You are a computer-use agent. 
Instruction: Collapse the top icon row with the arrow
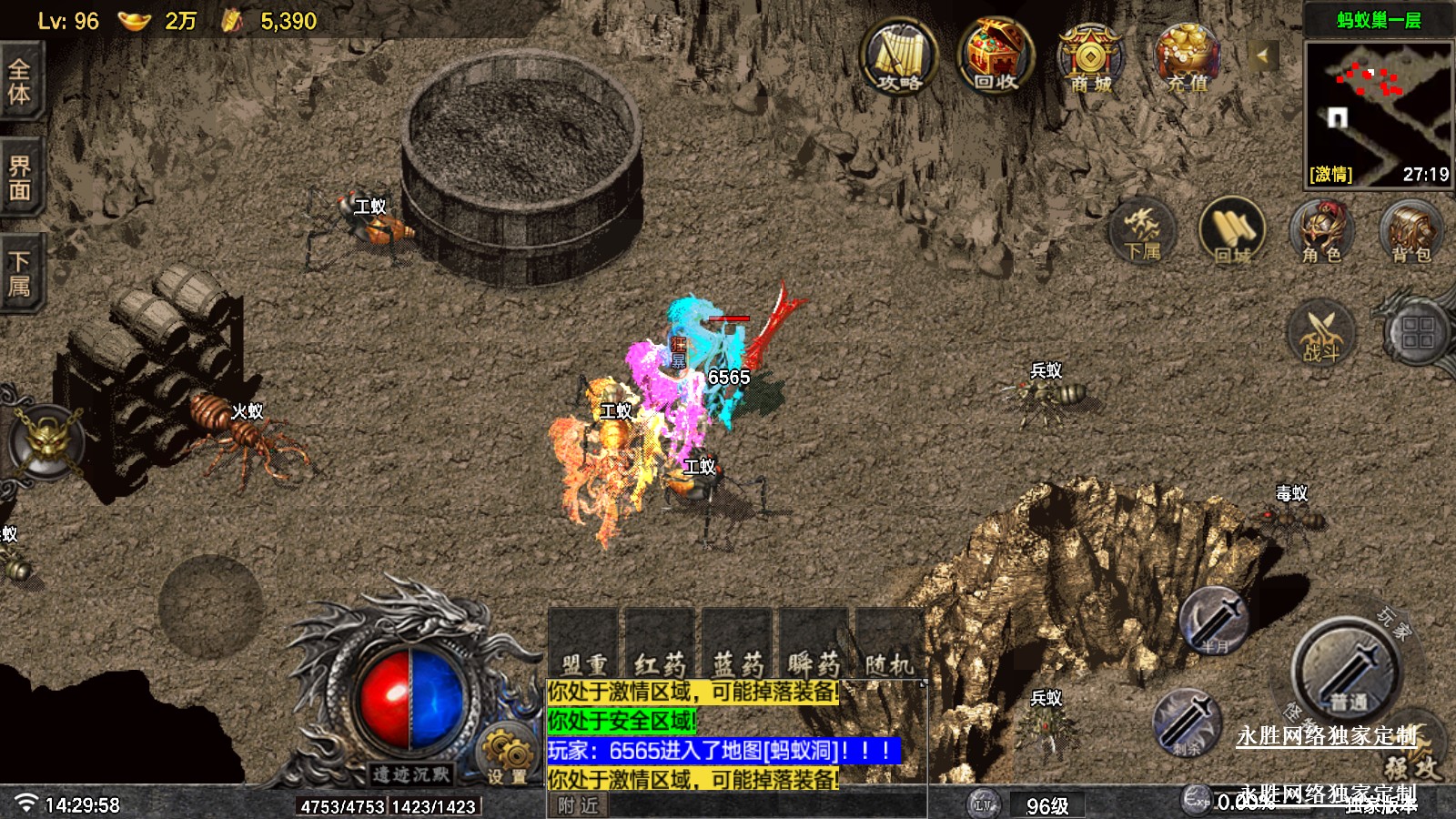pos(1262,56)
